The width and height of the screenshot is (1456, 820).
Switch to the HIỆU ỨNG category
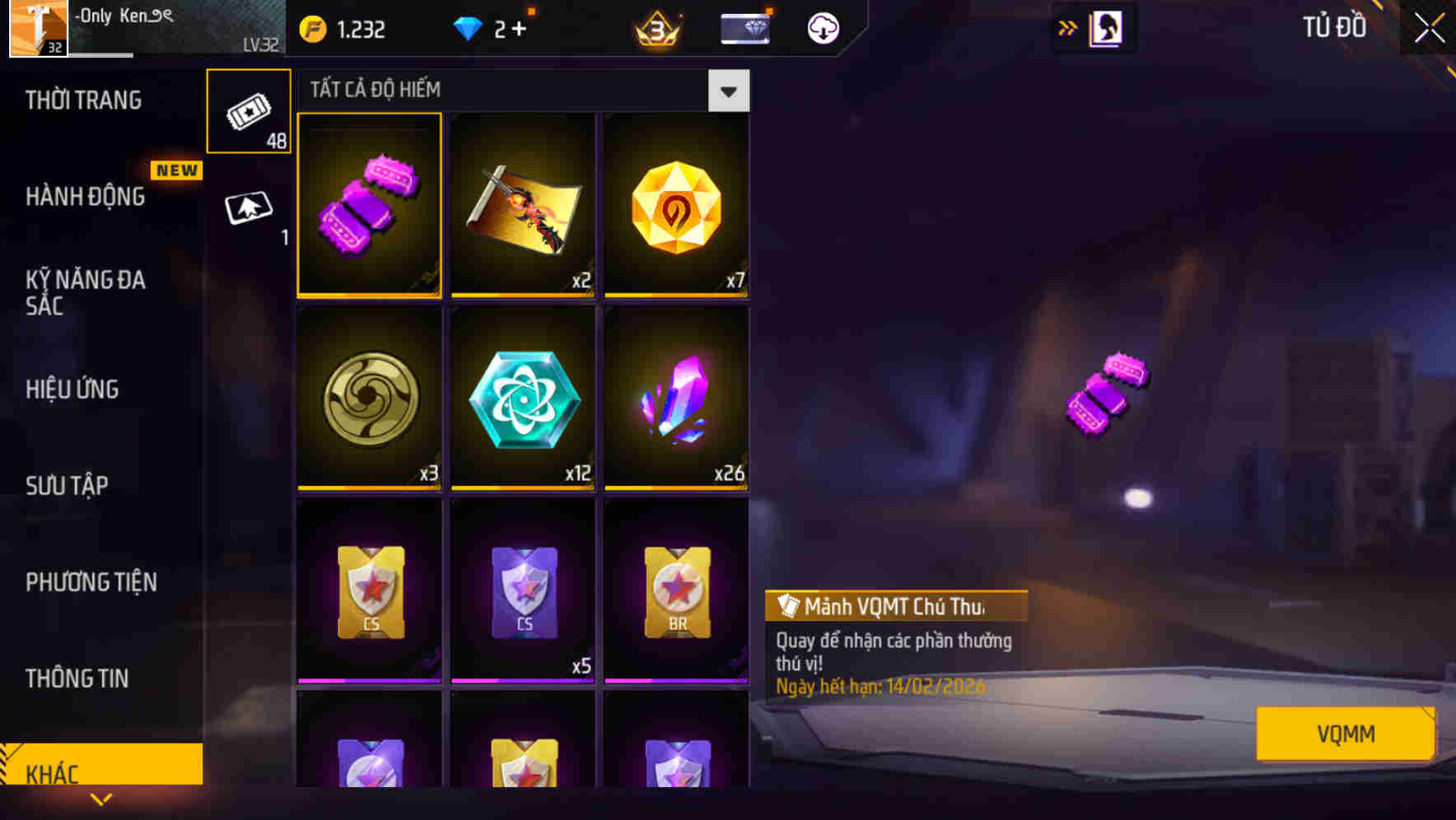pyautogui.click(x=72, y=389)
